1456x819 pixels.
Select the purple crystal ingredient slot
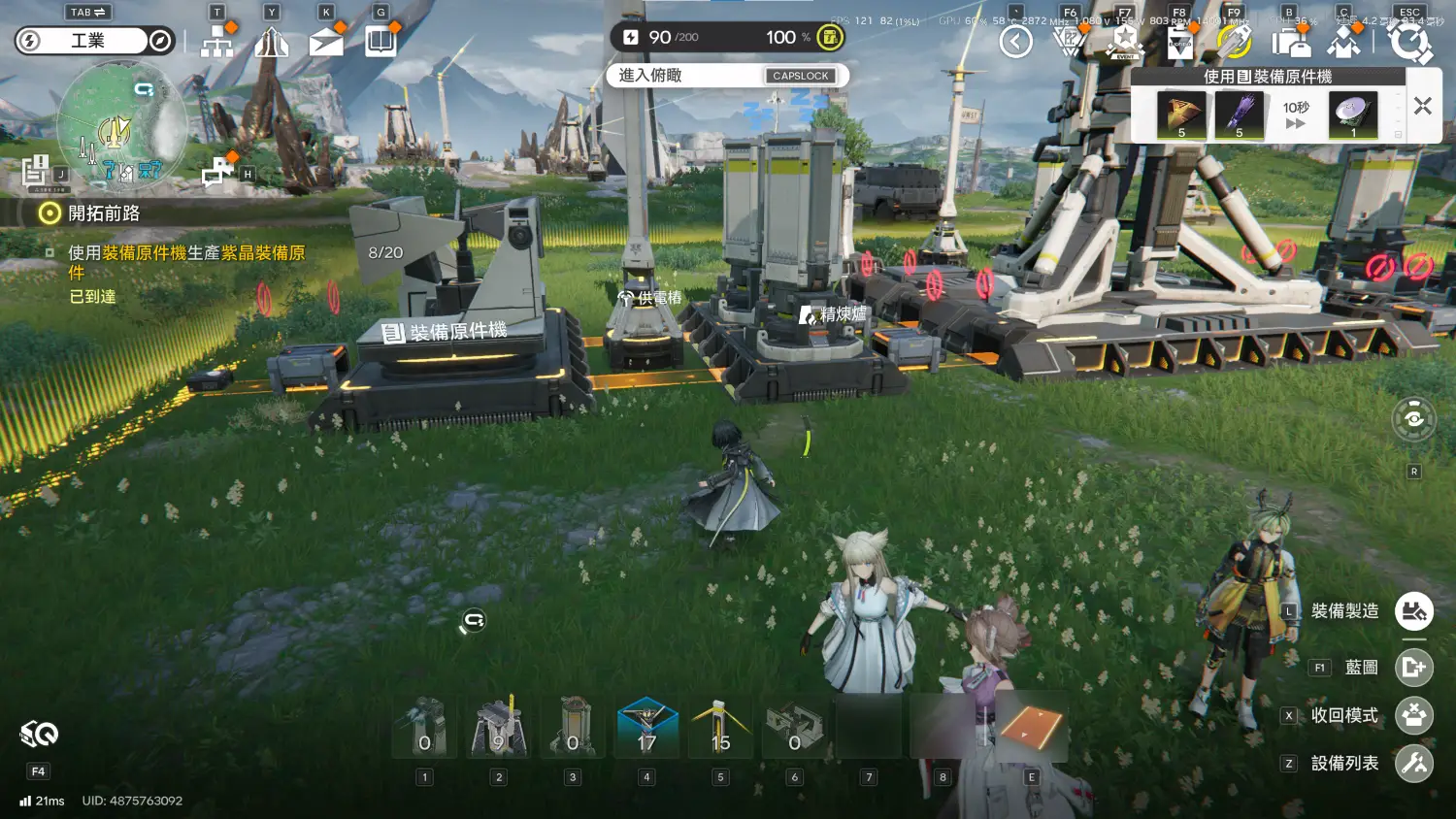pyautogui.click(x=1239, y=115)
